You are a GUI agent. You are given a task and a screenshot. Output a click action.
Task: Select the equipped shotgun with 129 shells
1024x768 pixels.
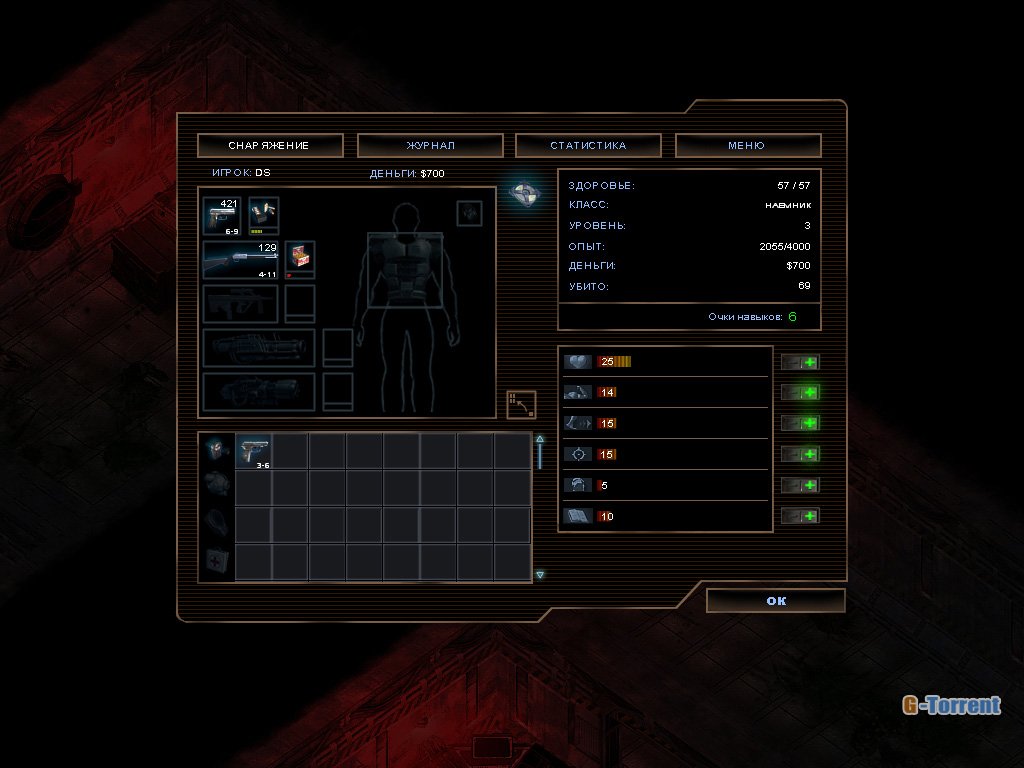coord(241,260)
